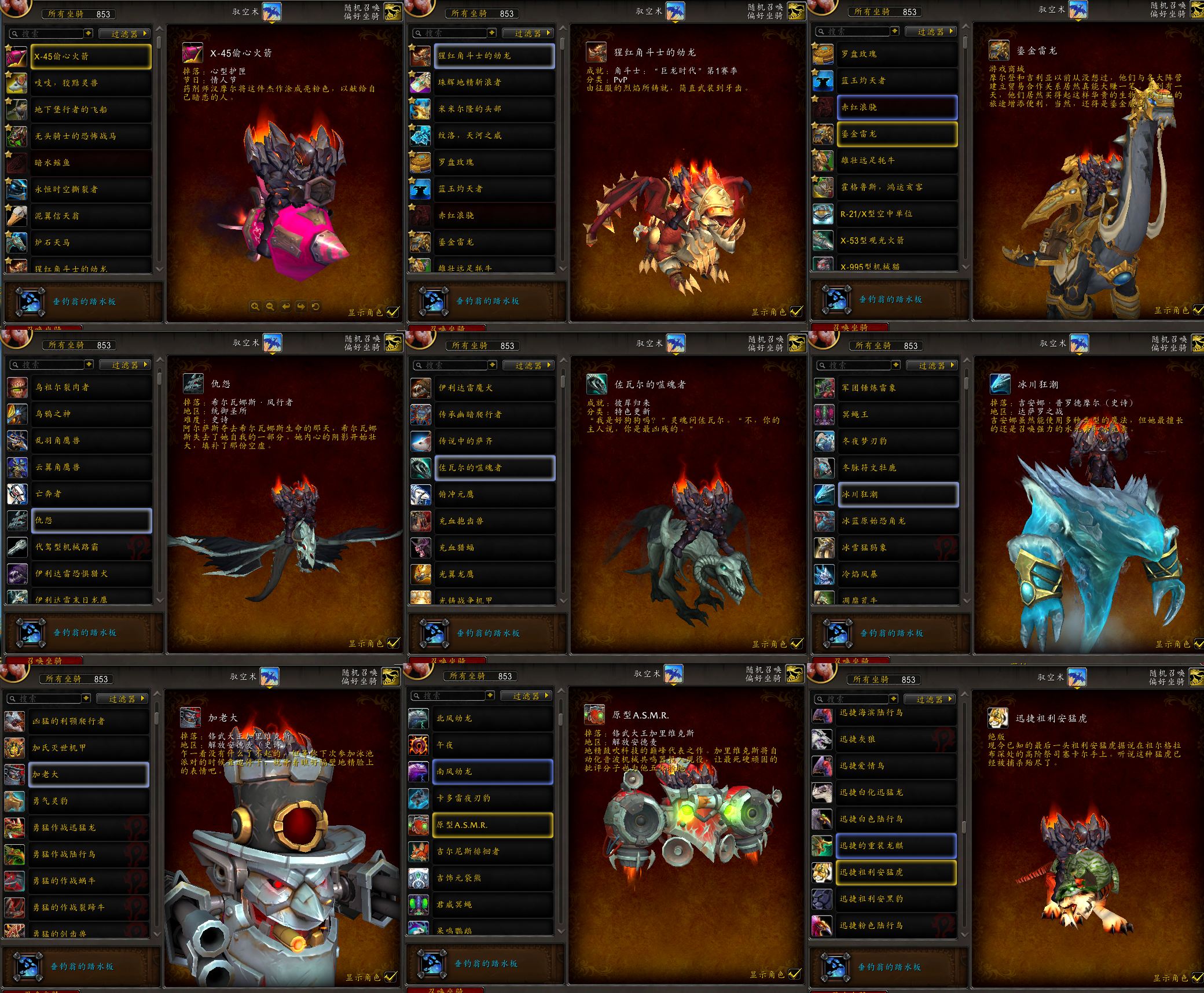Select the 冰雪猛犸象 mount row
Image resolution: width=1204 pixels, height=993 pixels.
pos(898,547)
